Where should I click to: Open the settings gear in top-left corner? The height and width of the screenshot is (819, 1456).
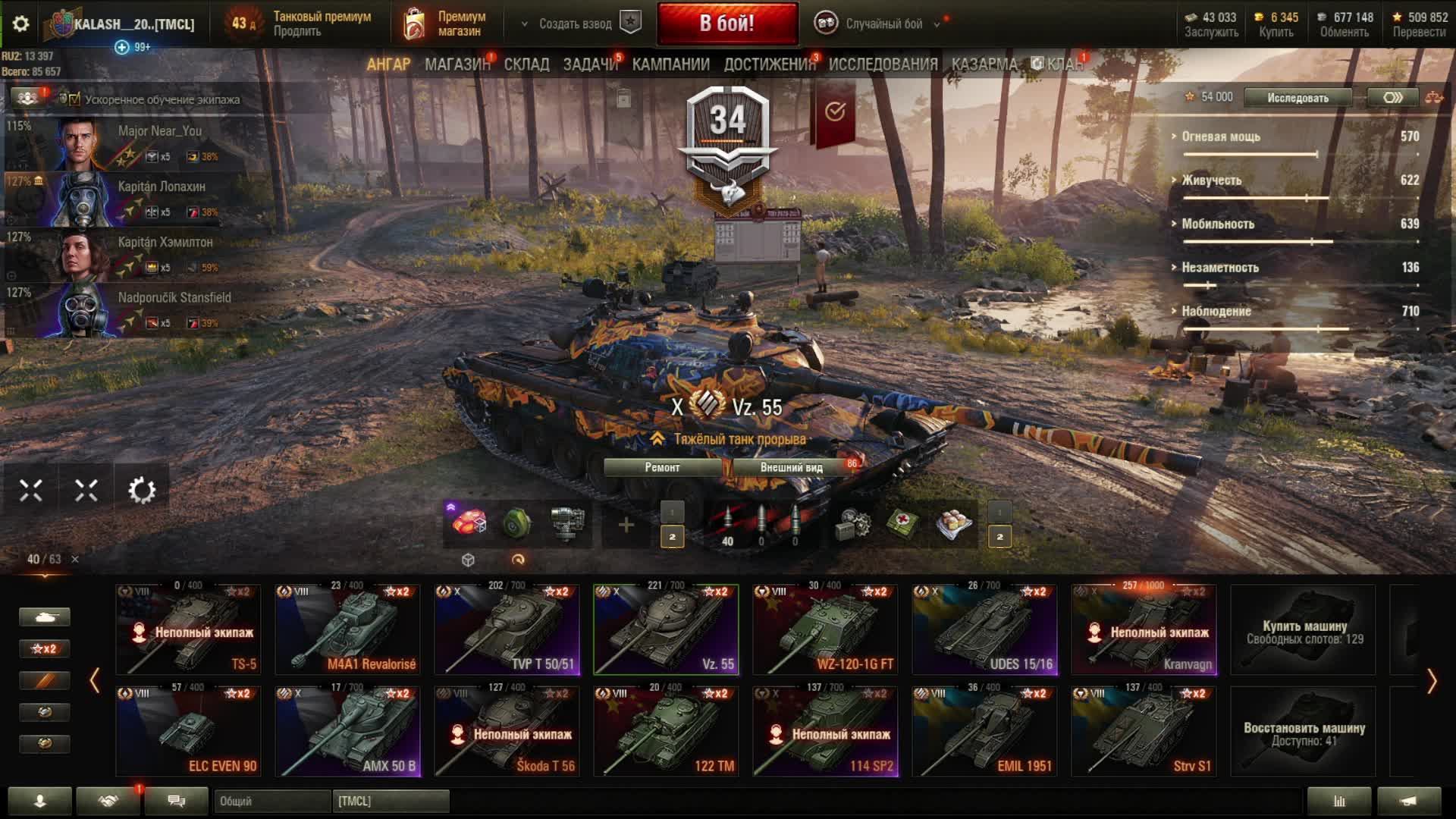pos(20,24)
